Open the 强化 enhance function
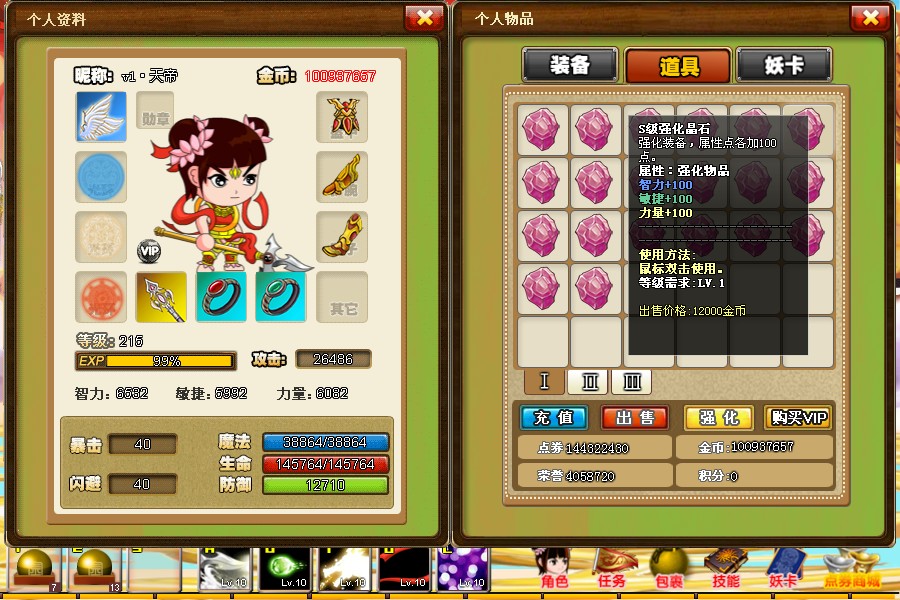The height and width of the screenshot is (600, 900). pyautogui.click(x=718, y=417)
